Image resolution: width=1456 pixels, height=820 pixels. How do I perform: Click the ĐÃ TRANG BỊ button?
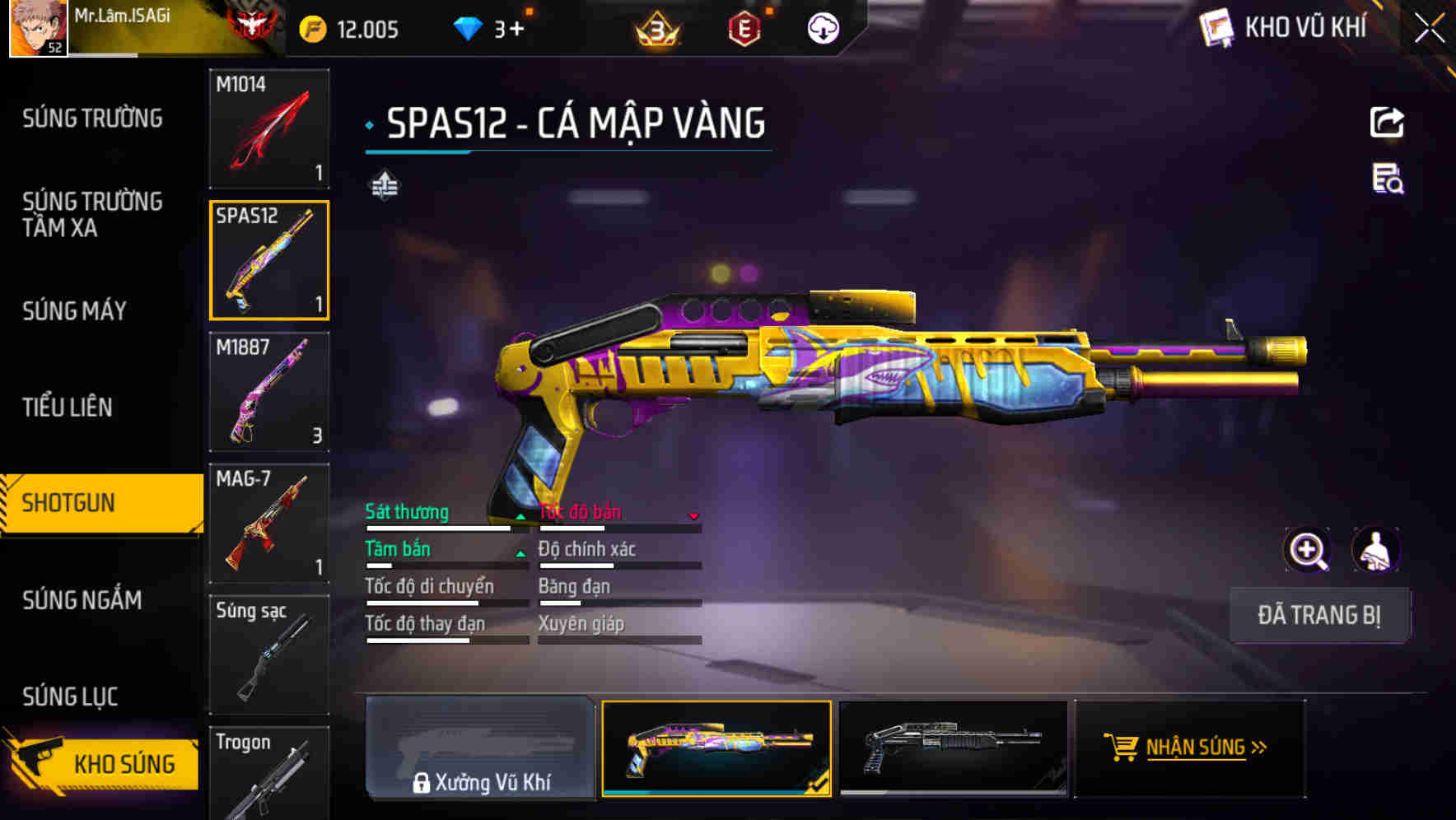pyautogui.click(x=1318, y=615)
